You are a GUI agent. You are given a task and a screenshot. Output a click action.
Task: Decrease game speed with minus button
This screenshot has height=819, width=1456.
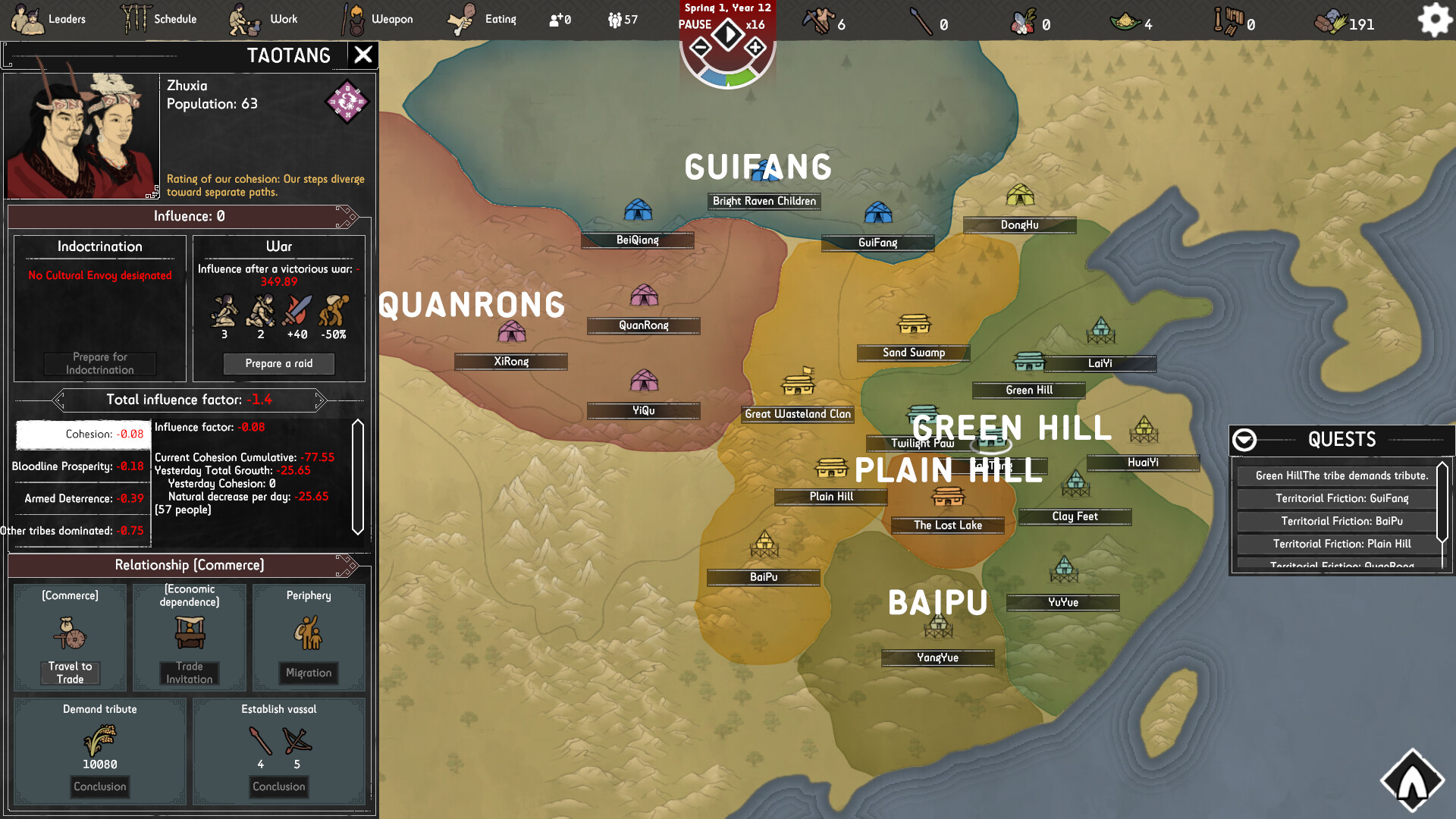701,49
